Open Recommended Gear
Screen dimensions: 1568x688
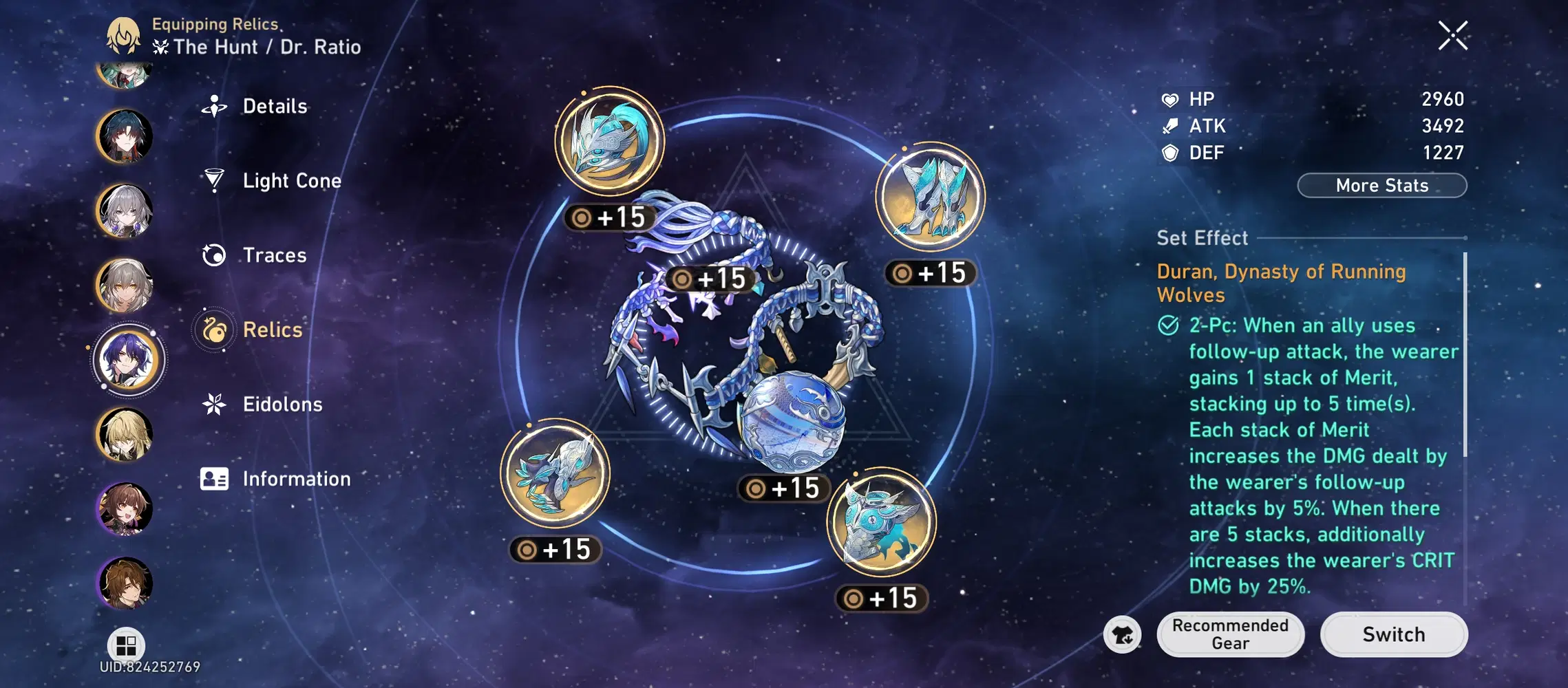(1231, 634)
